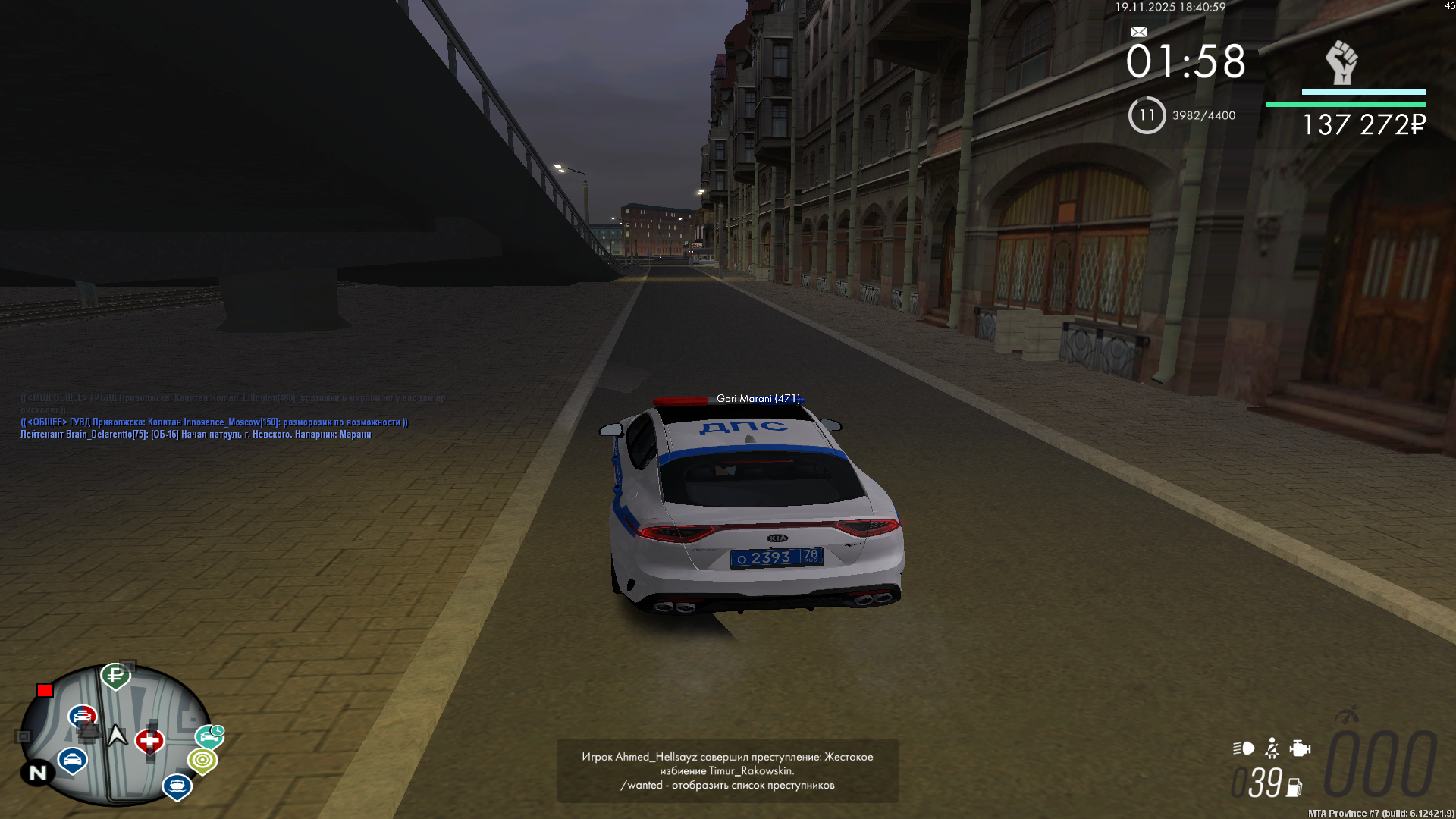This screenshot has width=1456, height=819.
Task: Toggle the seatbelt indicator icon
Action: [1272, 748]
